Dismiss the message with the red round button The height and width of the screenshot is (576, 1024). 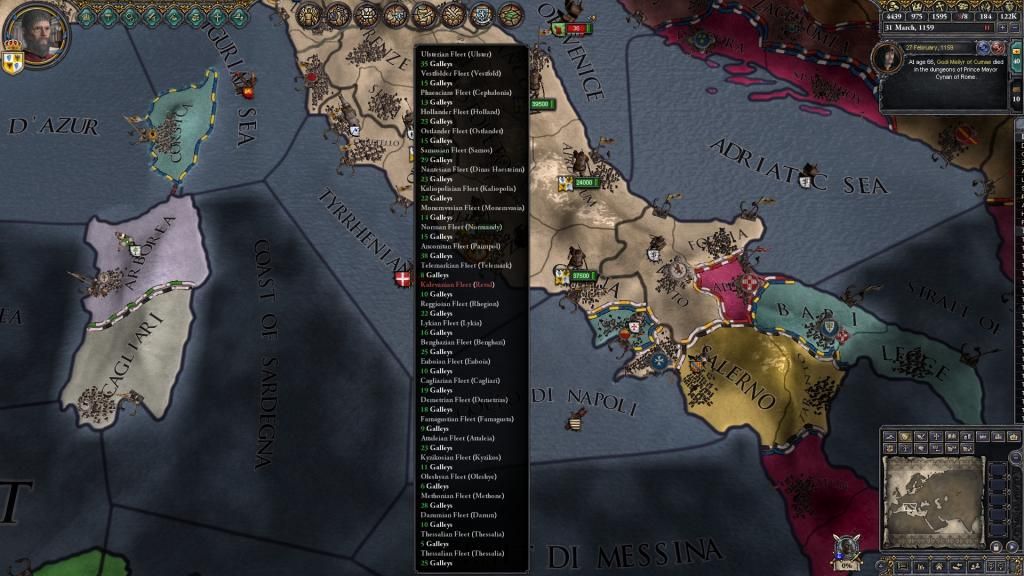click(997, 47)
